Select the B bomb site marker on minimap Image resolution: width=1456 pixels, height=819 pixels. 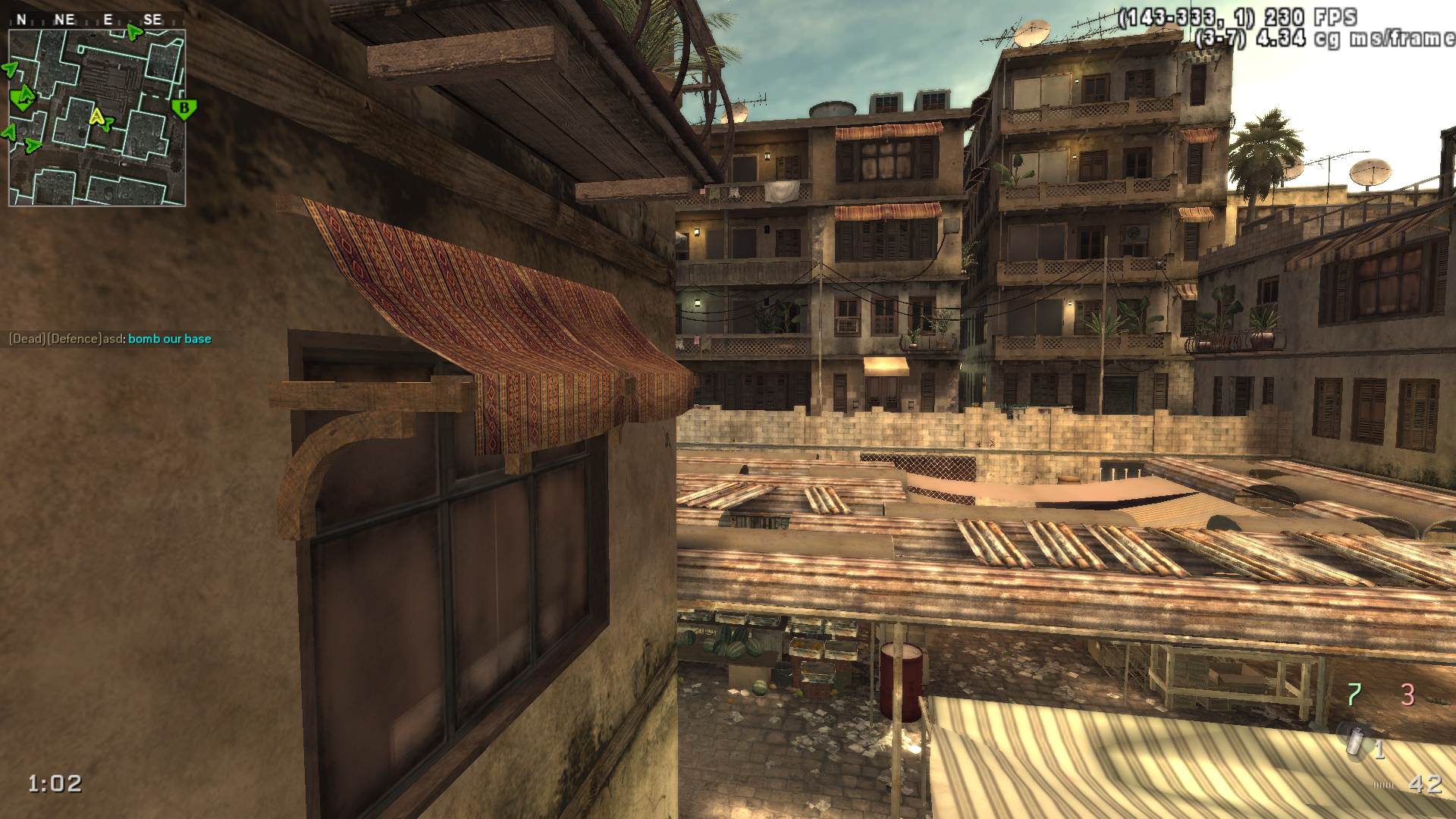pos(184,108)
